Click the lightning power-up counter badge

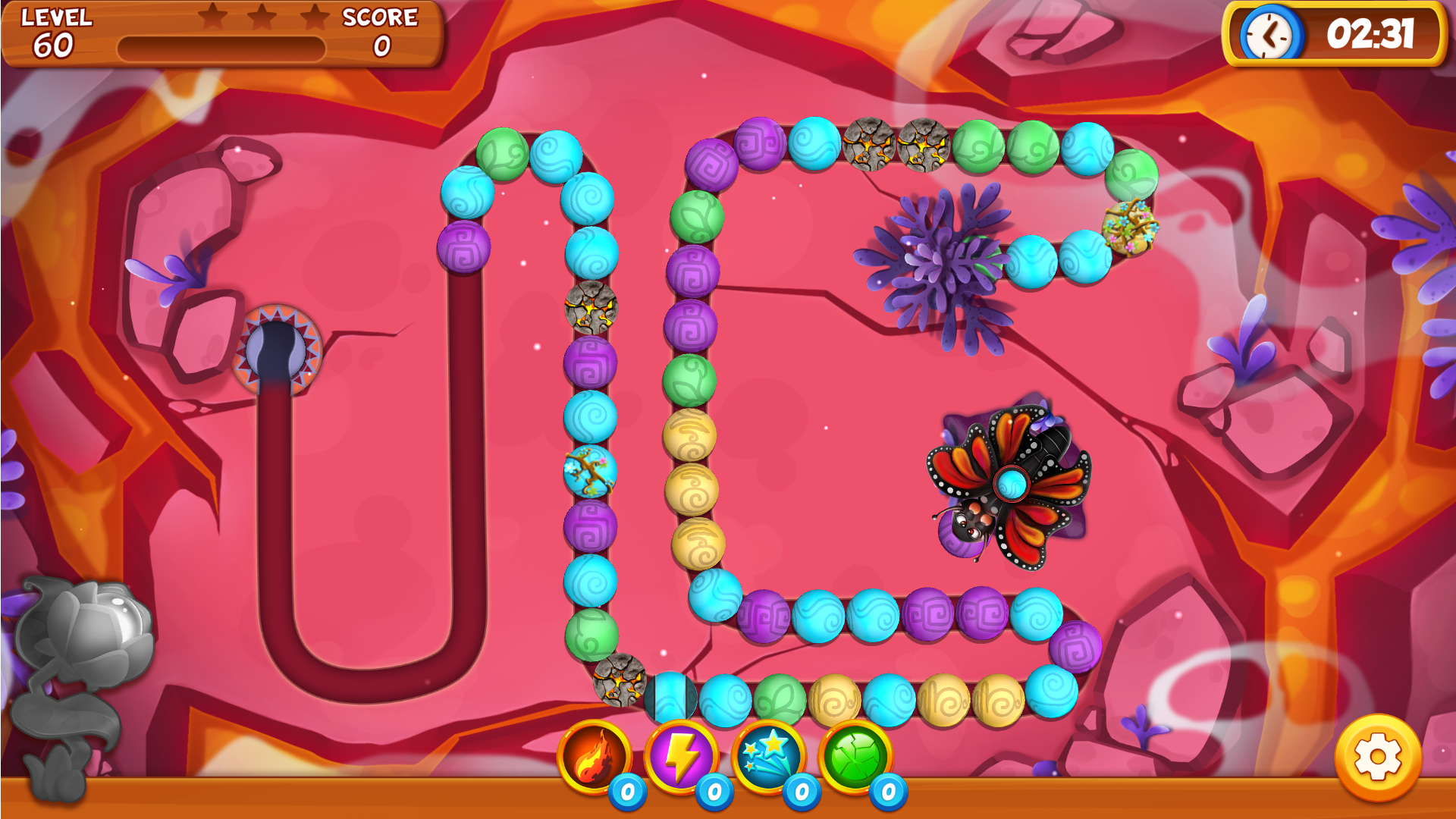712,792
